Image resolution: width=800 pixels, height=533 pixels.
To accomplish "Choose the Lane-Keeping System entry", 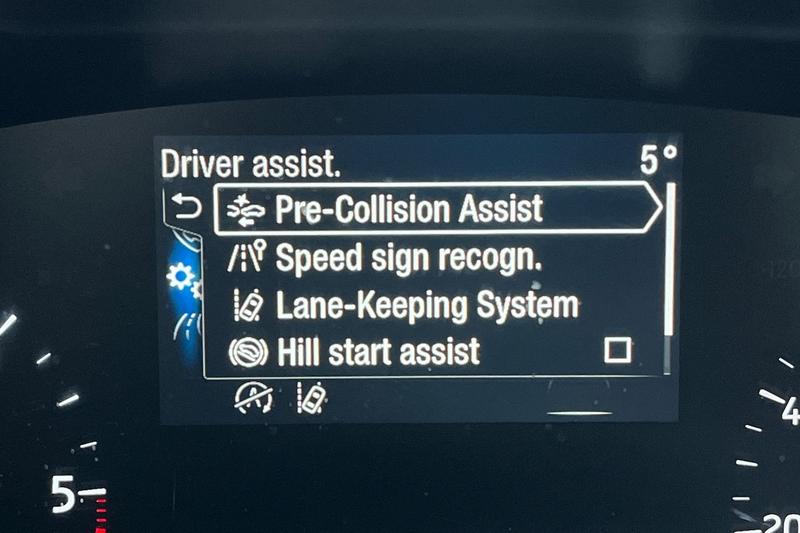I will coord(426,305).
